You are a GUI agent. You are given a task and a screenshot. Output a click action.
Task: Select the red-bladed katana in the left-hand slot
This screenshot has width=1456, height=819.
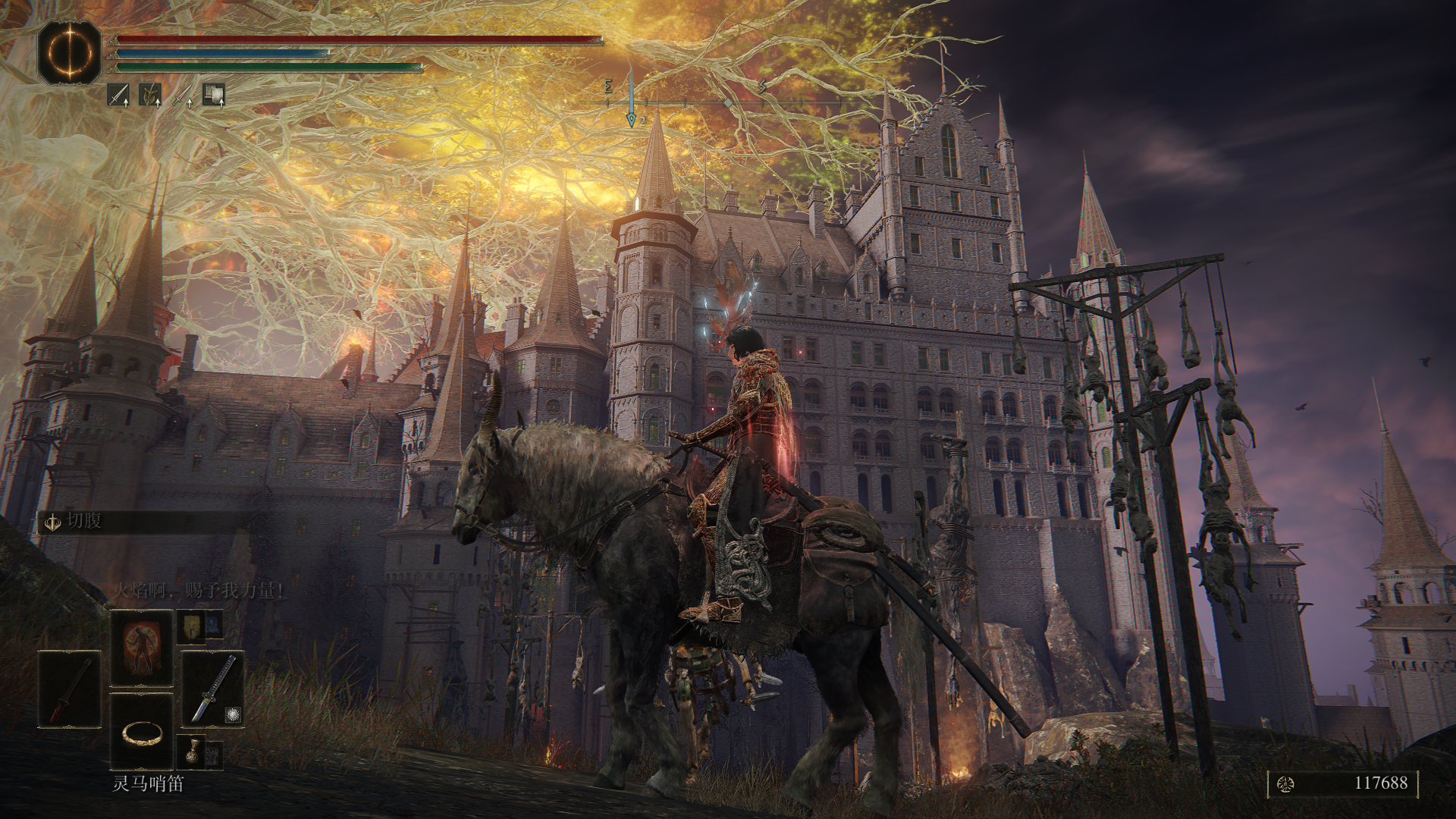[x=69, y=689]
